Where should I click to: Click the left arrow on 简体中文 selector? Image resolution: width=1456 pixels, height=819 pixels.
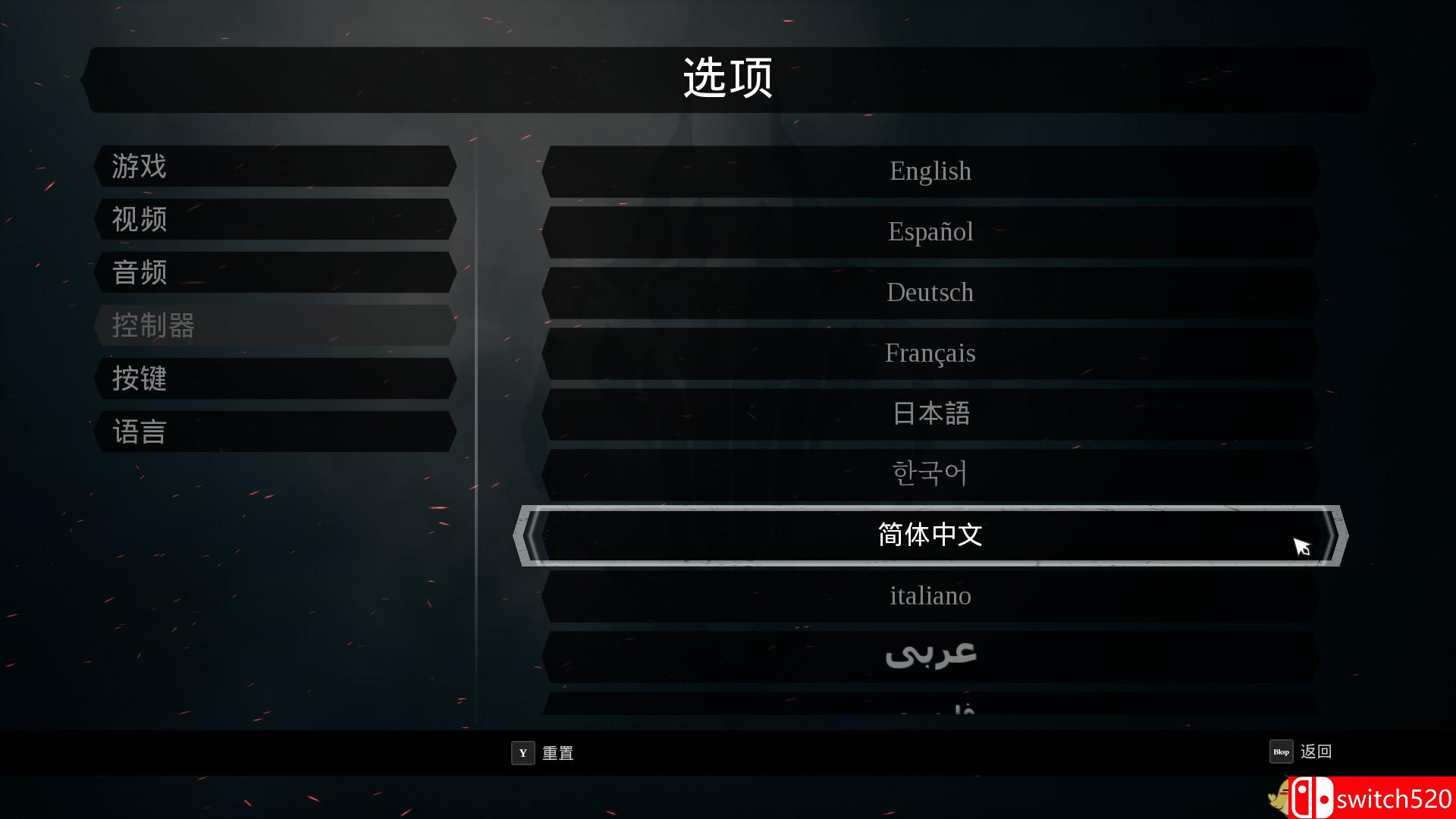(525, 536)
